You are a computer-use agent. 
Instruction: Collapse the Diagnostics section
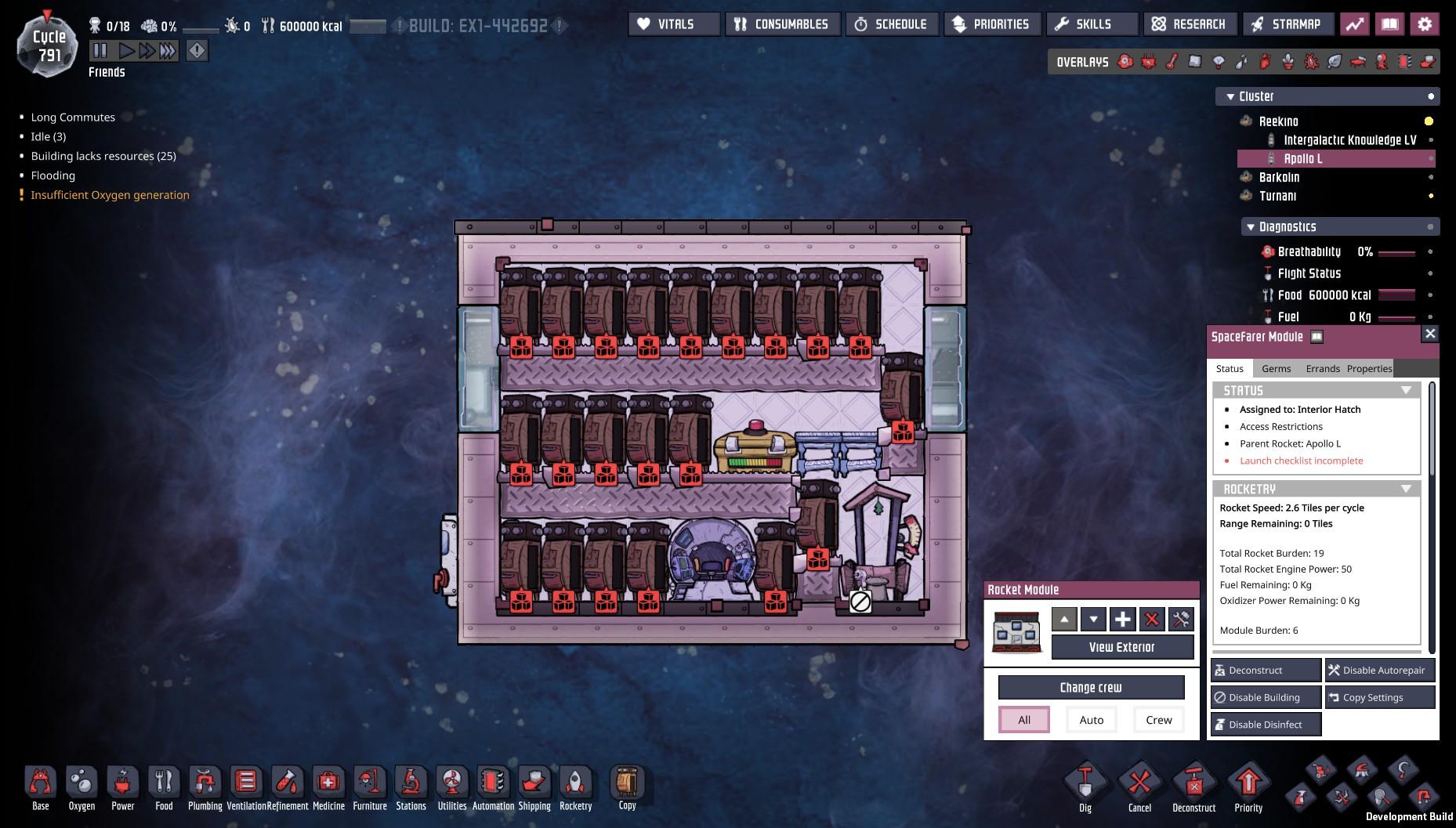pyautogui.click(x=1251, y=227)
